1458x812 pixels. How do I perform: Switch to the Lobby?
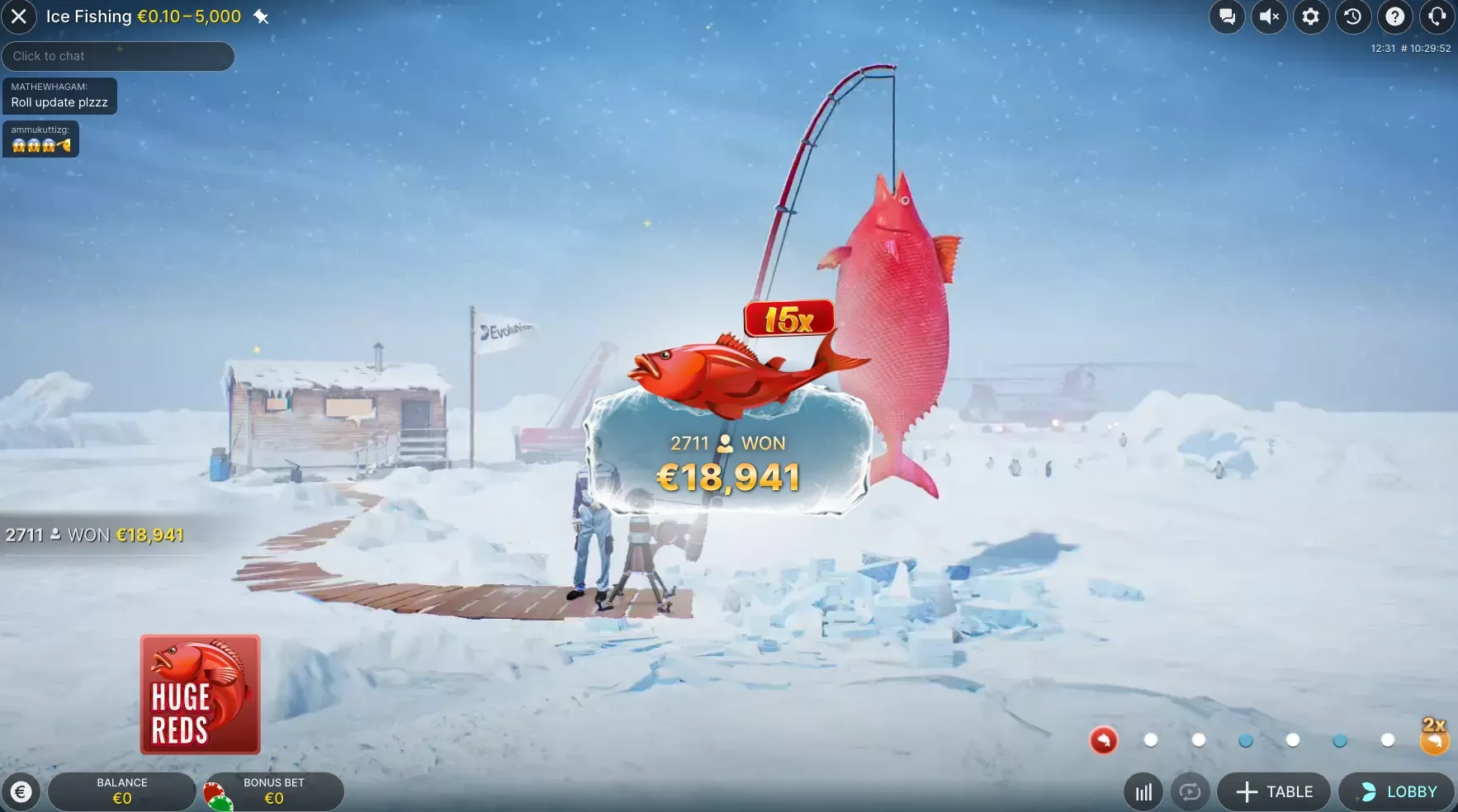(x=1397, y=791)
